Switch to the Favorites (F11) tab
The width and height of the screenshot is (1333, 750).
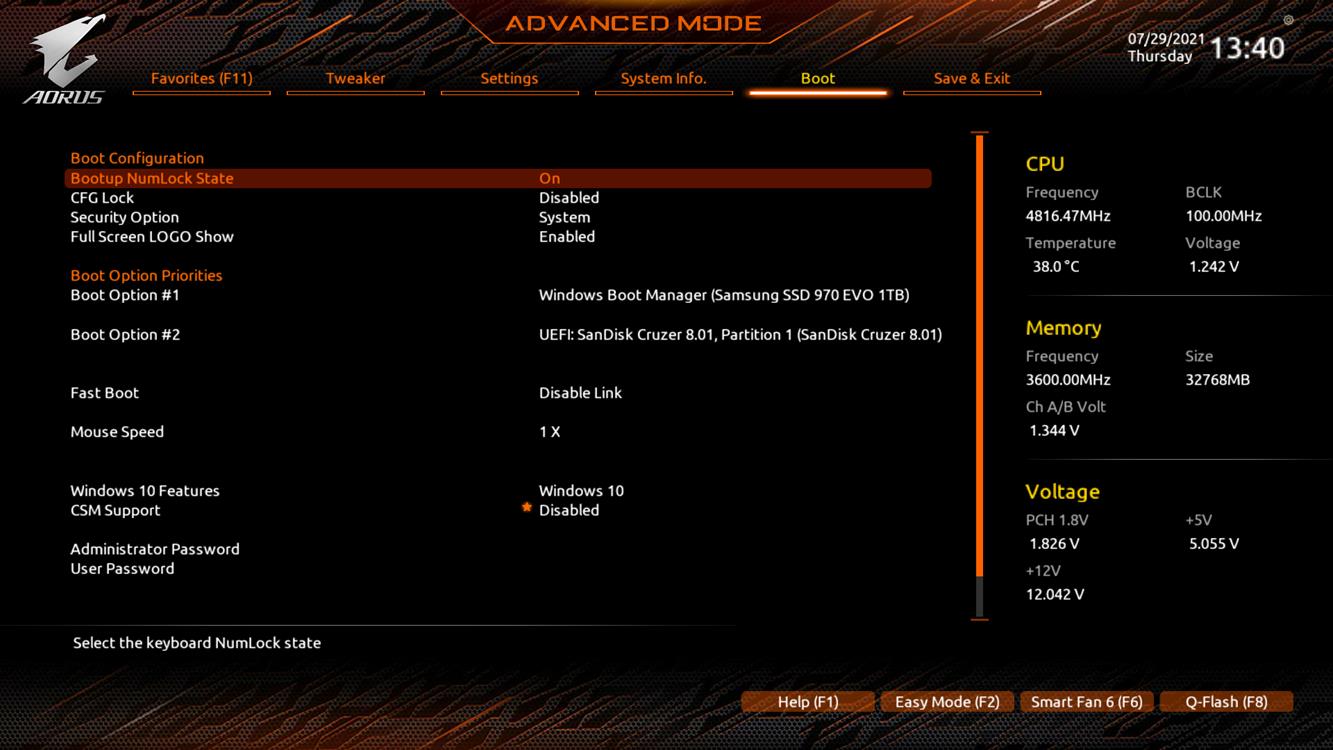(201, 78)
